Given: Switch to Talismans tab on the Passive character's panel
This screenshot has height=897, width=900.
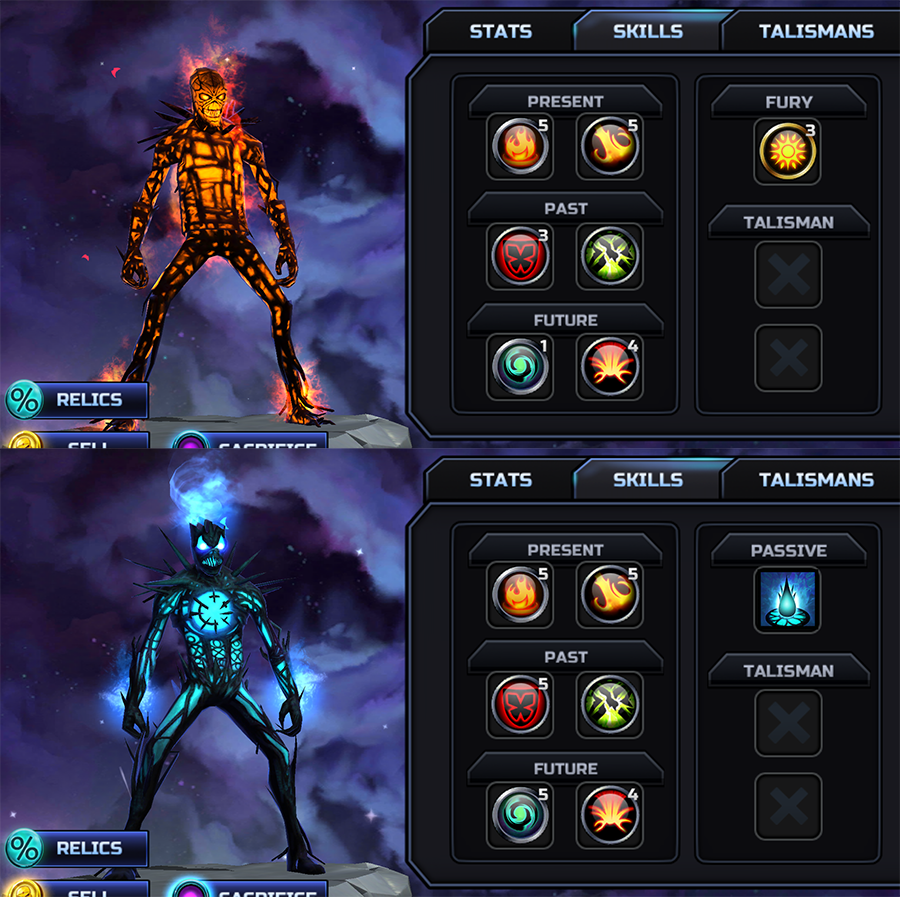Looking at the screenshot, I should (x=815, y=480).
